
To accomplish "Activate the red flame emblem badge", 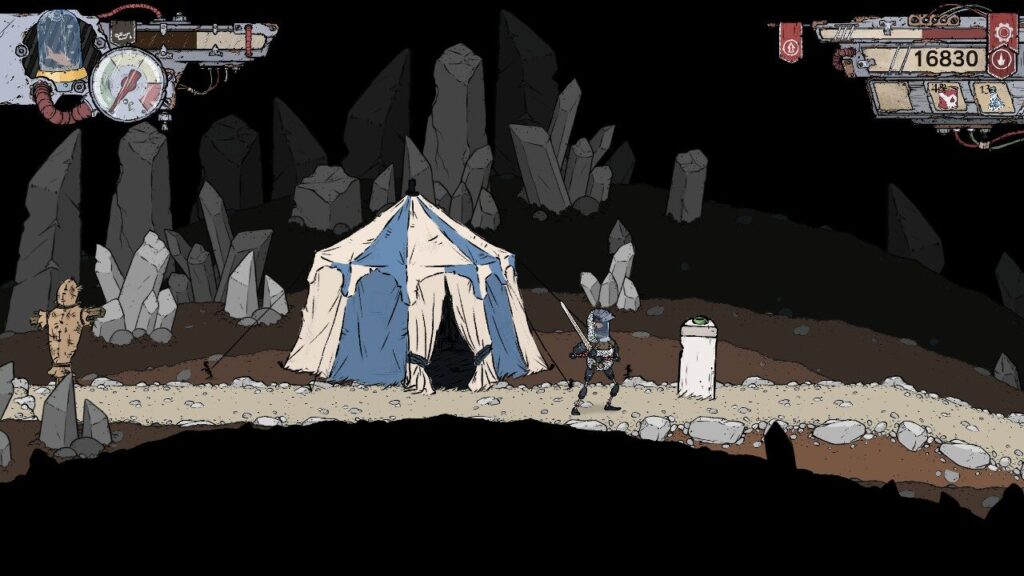I will (1001, 60).
